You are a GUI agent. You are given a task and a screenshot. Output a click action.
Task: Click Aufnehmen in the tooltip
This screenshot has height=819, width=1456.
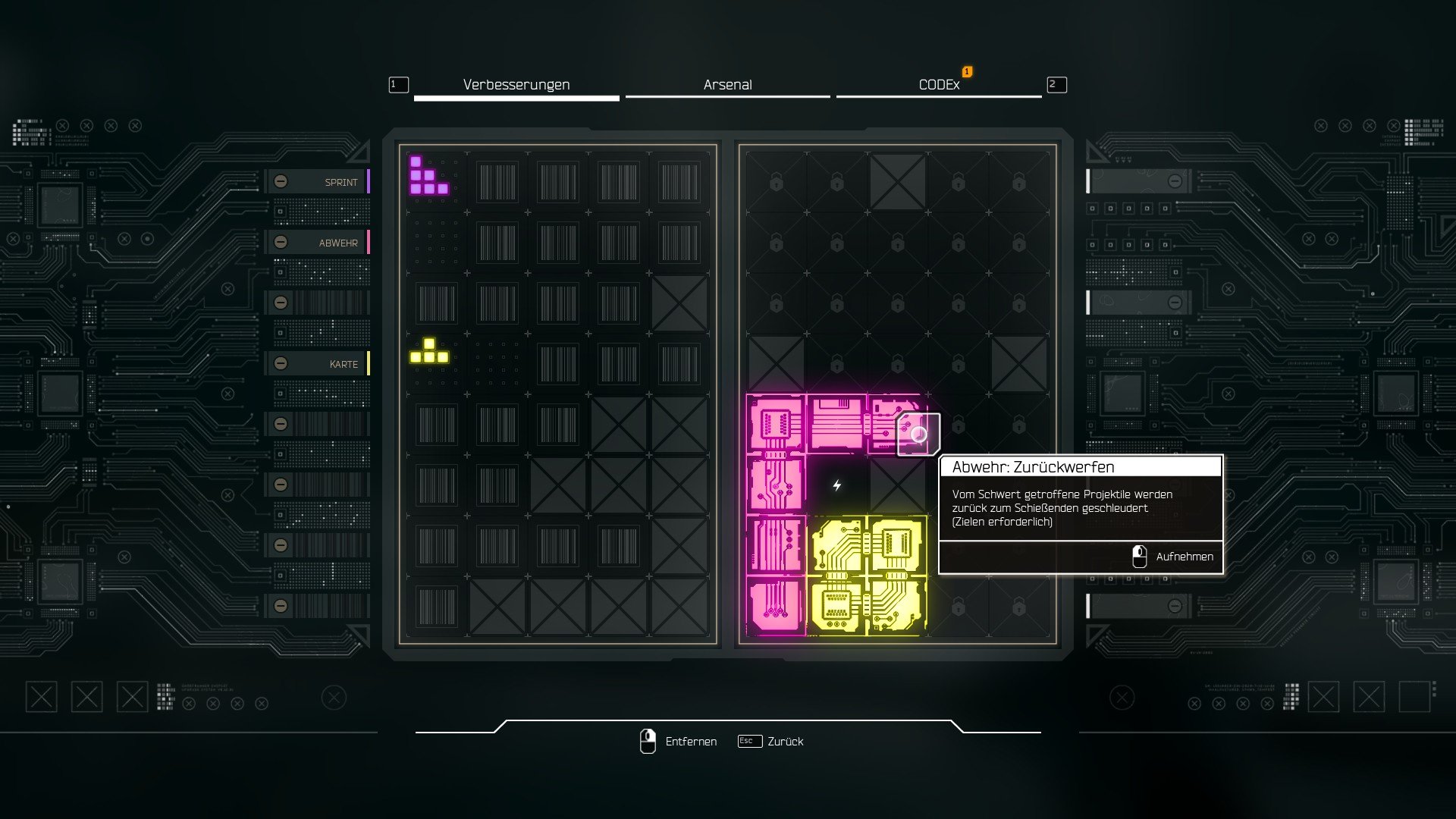coord(1172,557)
